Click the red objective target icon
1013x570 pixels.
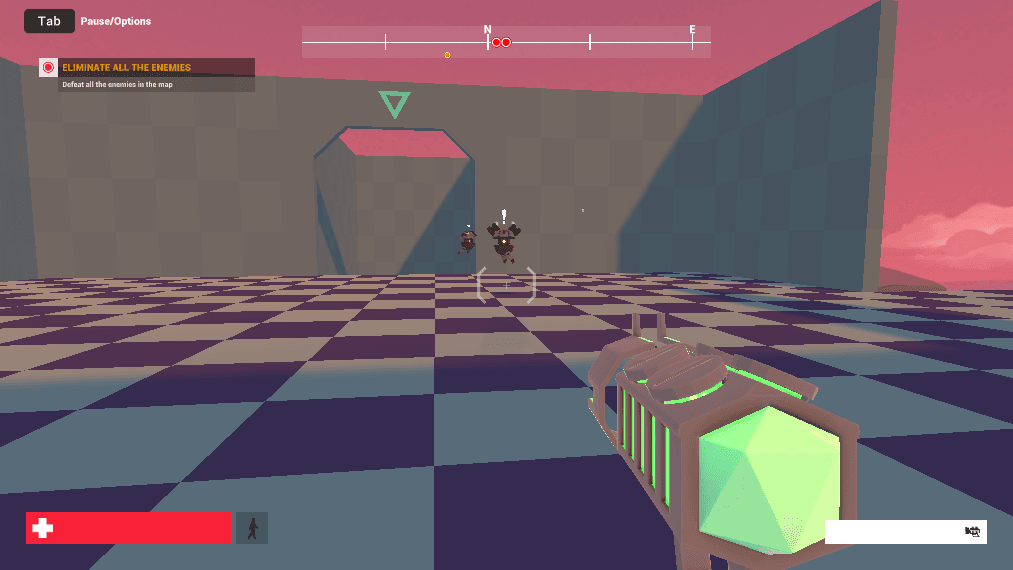point(48,68)
